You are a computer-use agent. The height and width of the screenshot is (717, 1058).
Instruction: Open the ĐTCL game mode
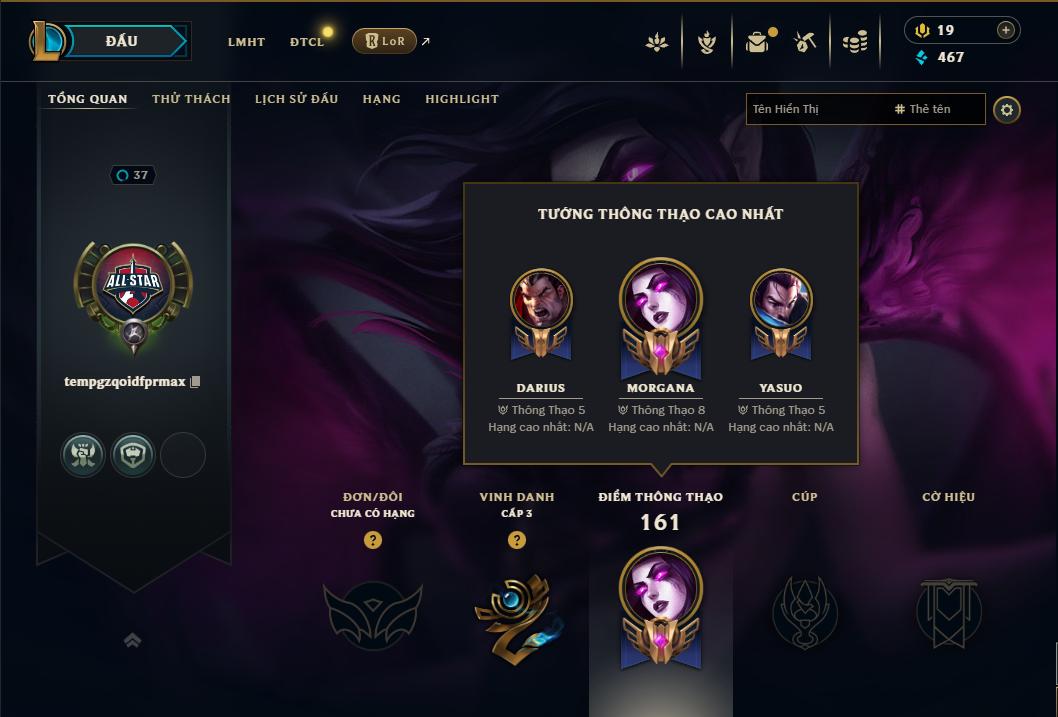point(307,42)
